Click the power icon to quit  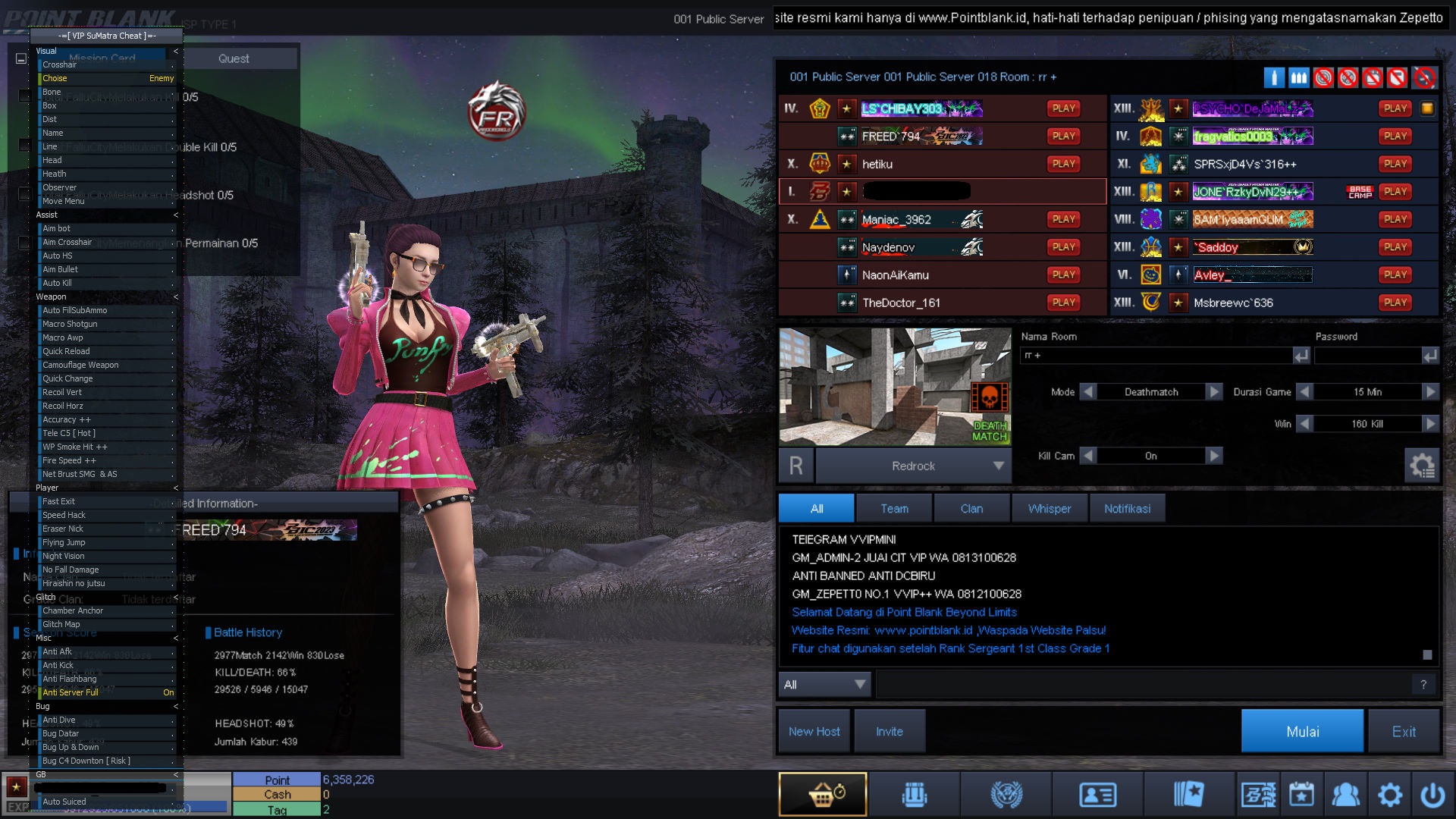coord(1432,795)
